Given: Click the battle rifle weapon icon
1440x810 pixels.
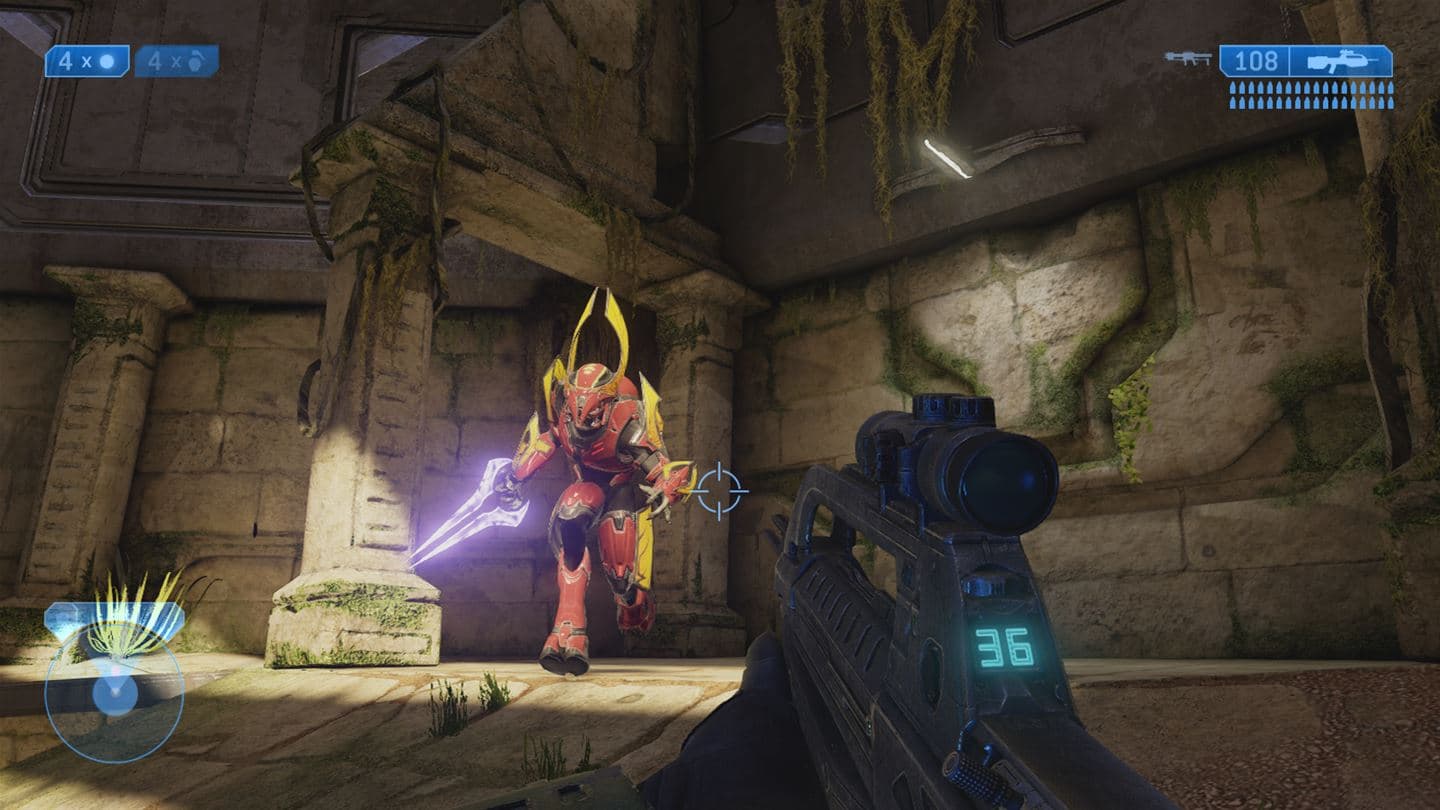Looking at the screenshot, I should point(1340,61).
